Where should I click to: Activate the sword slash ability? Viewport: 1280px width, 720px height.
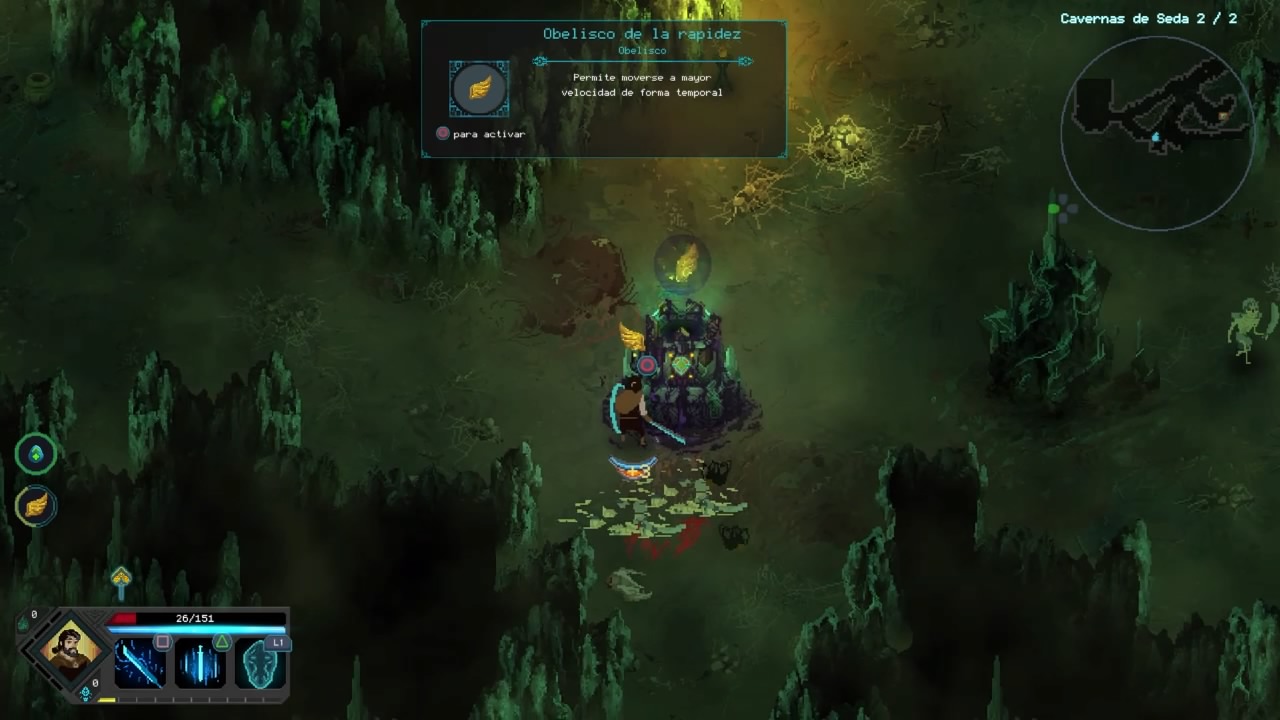click(140, 663)
